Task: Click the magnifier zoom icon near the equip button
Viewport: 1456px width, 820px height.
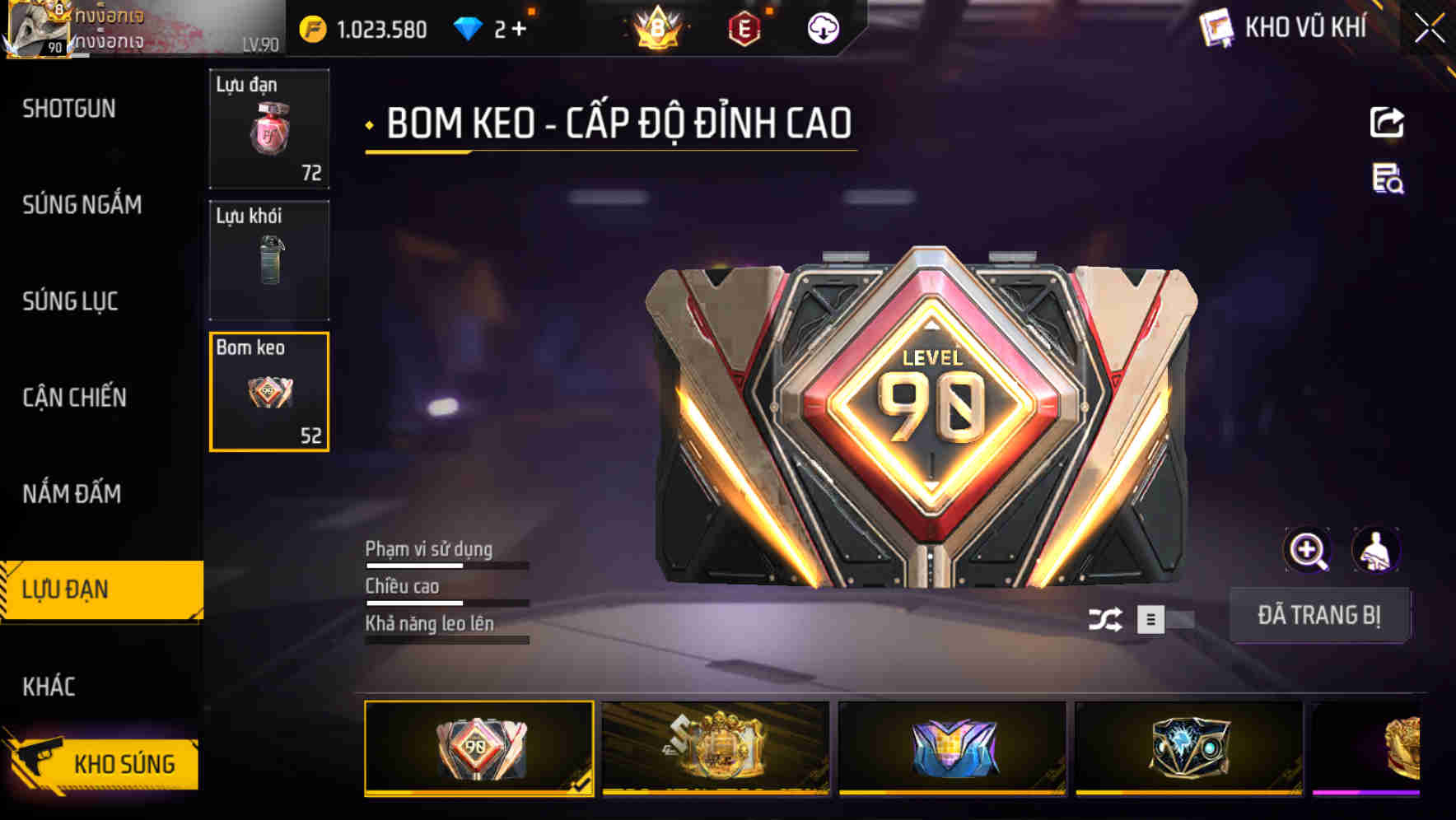Action: tap(1308, 550)
